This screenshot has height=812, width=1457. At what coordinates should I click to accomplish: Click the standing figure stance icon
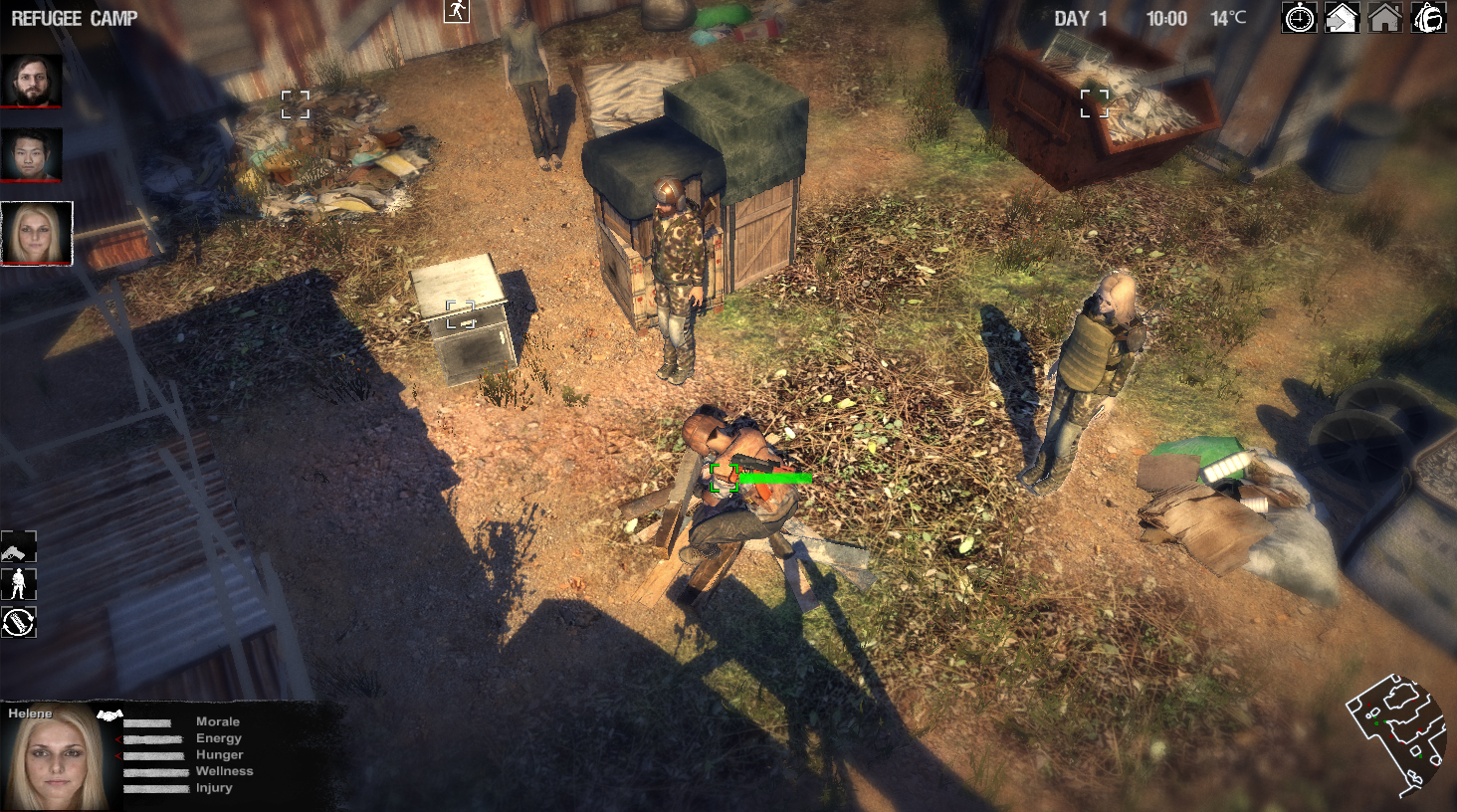click(x=18, y=584)
